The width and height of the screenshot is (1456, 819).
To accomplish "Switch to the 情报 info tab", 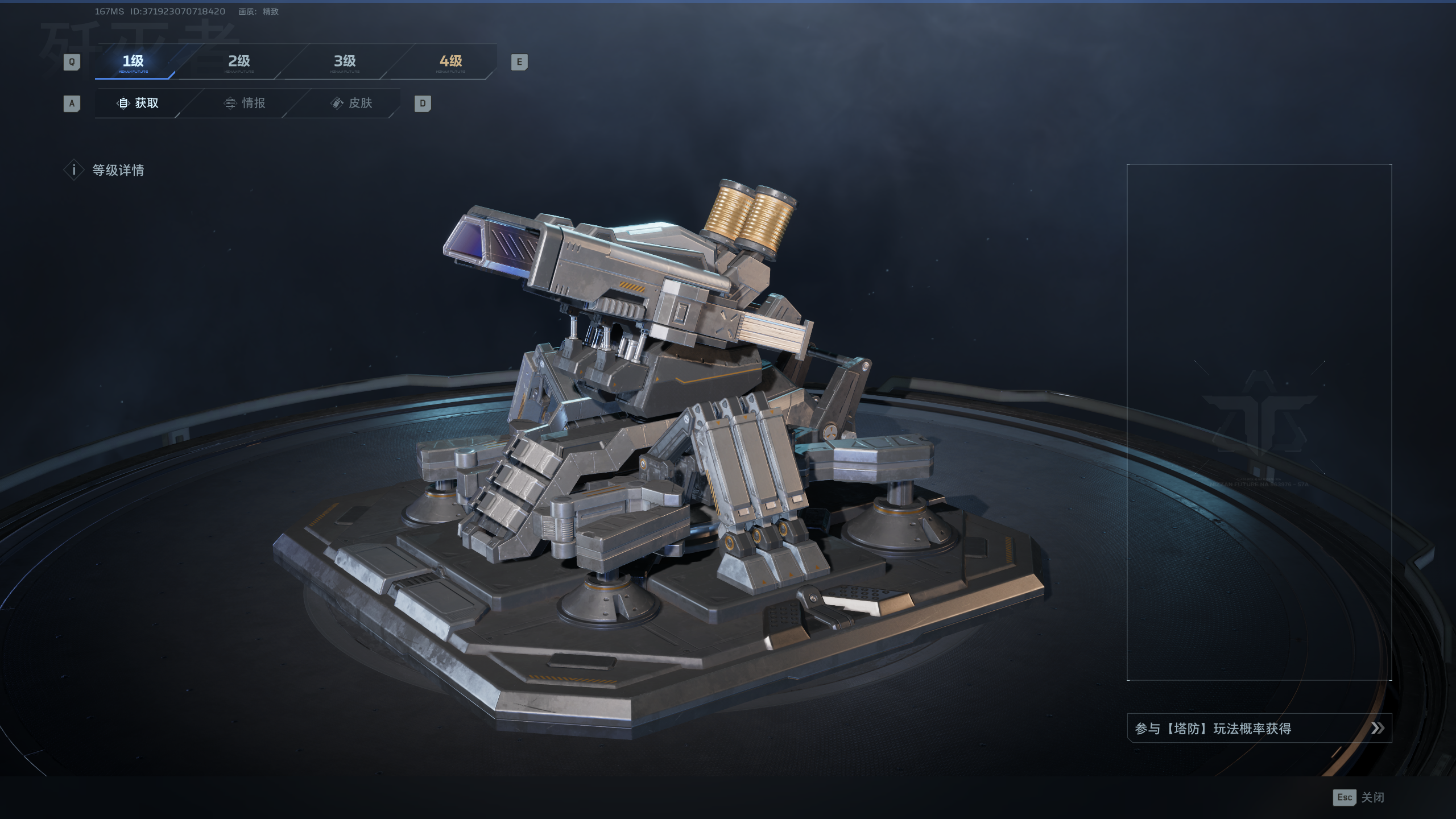I will click(x=245, y=103).
